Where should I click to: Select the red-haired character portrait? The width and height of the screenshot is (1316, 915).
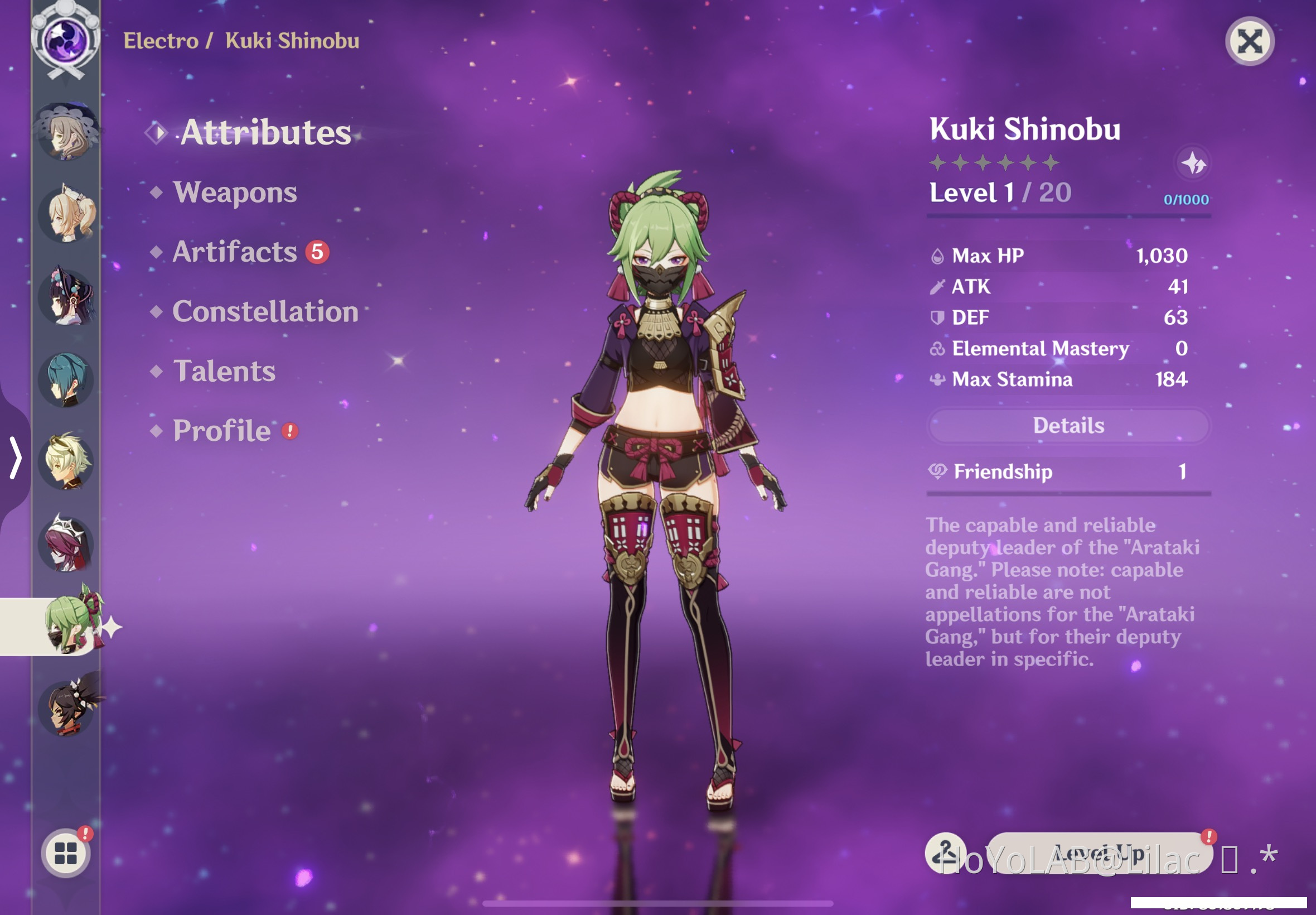point(67,545)
